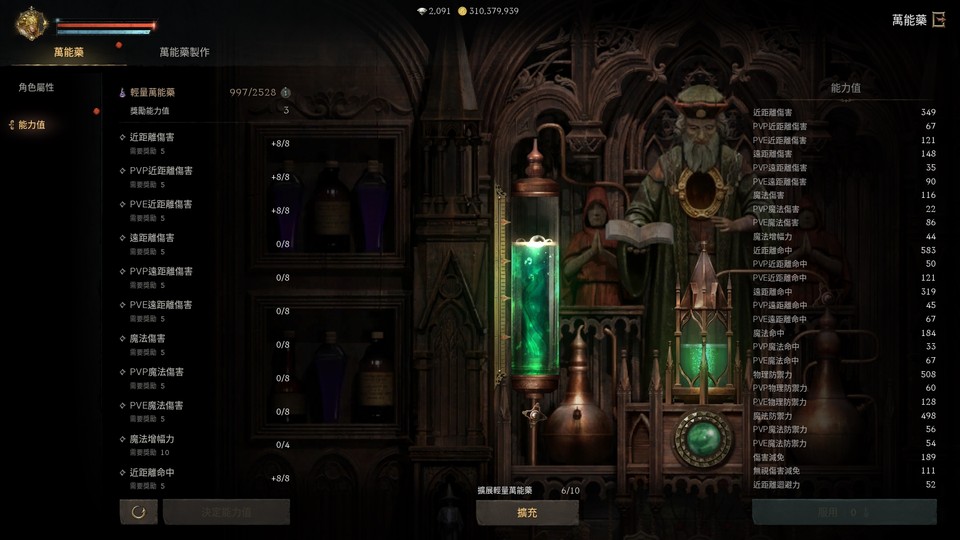The width and height of the screenshot is (960, 540).
Task: Open the character emblem portrait
Action: pos(30,23)
